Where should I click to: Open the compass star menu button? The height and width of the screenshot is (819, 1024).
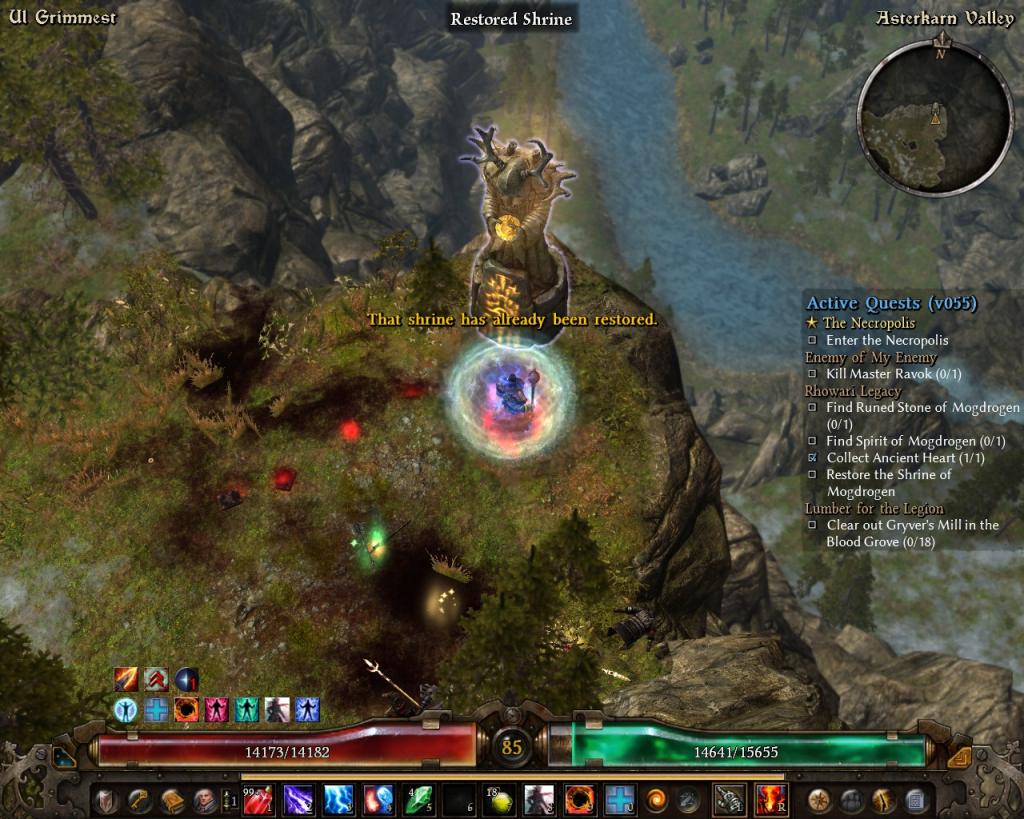[x=822, y=799]
